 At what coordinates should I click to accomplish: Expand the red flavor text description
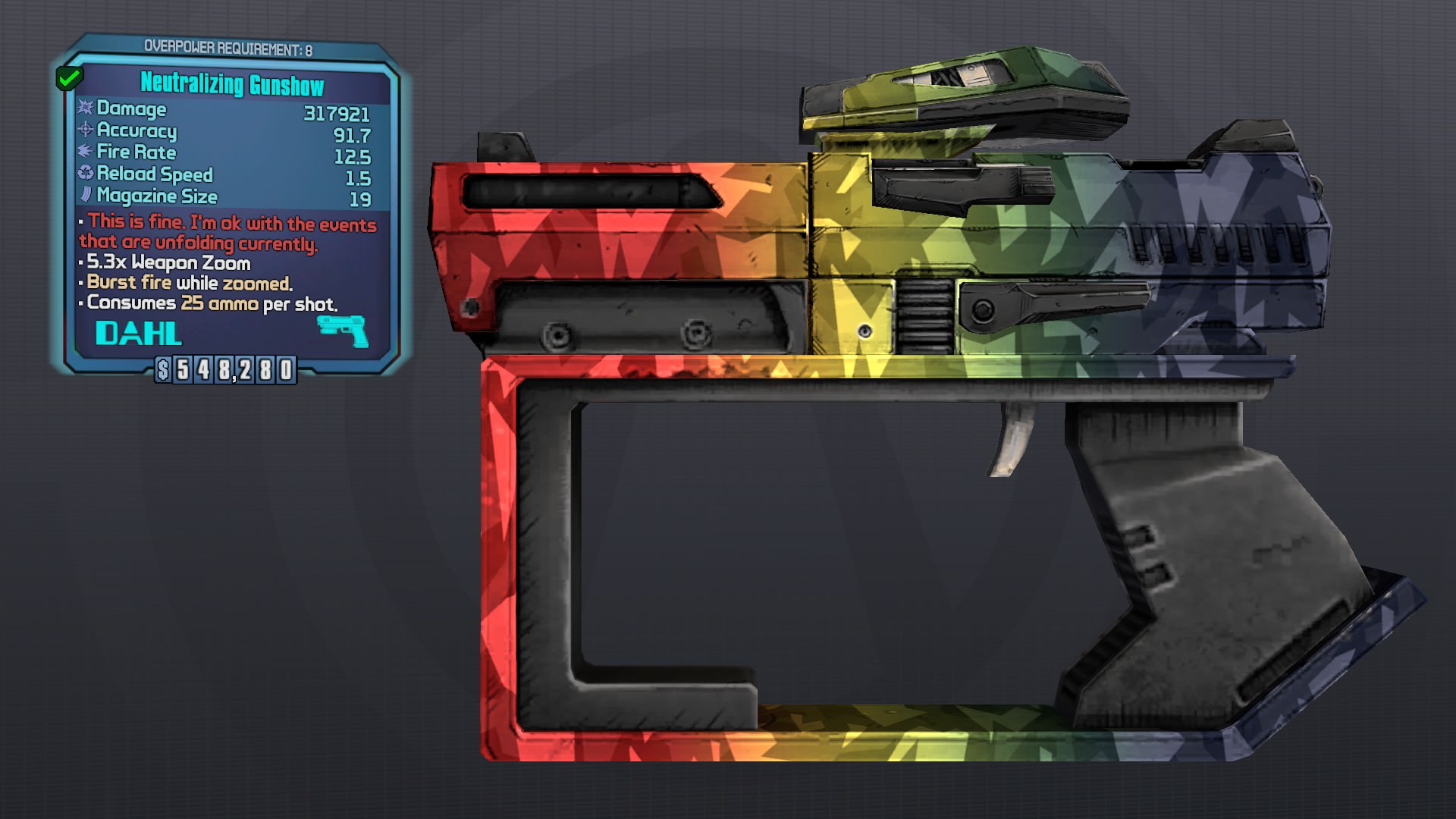point(226,234)
